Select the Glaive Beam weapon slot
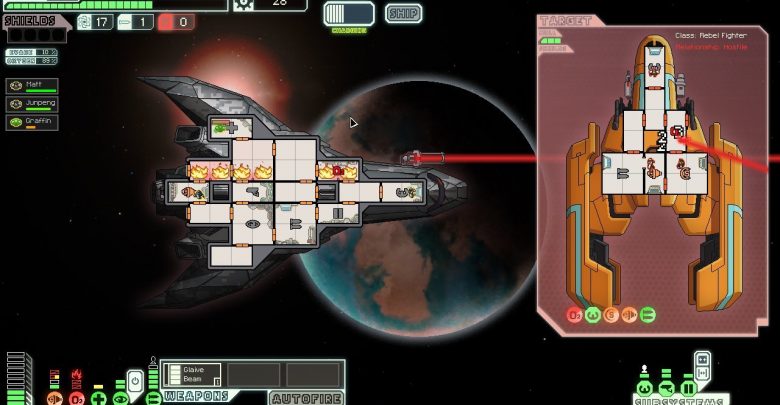The width and height of the screenshot is (780, 405). (191, 374)
